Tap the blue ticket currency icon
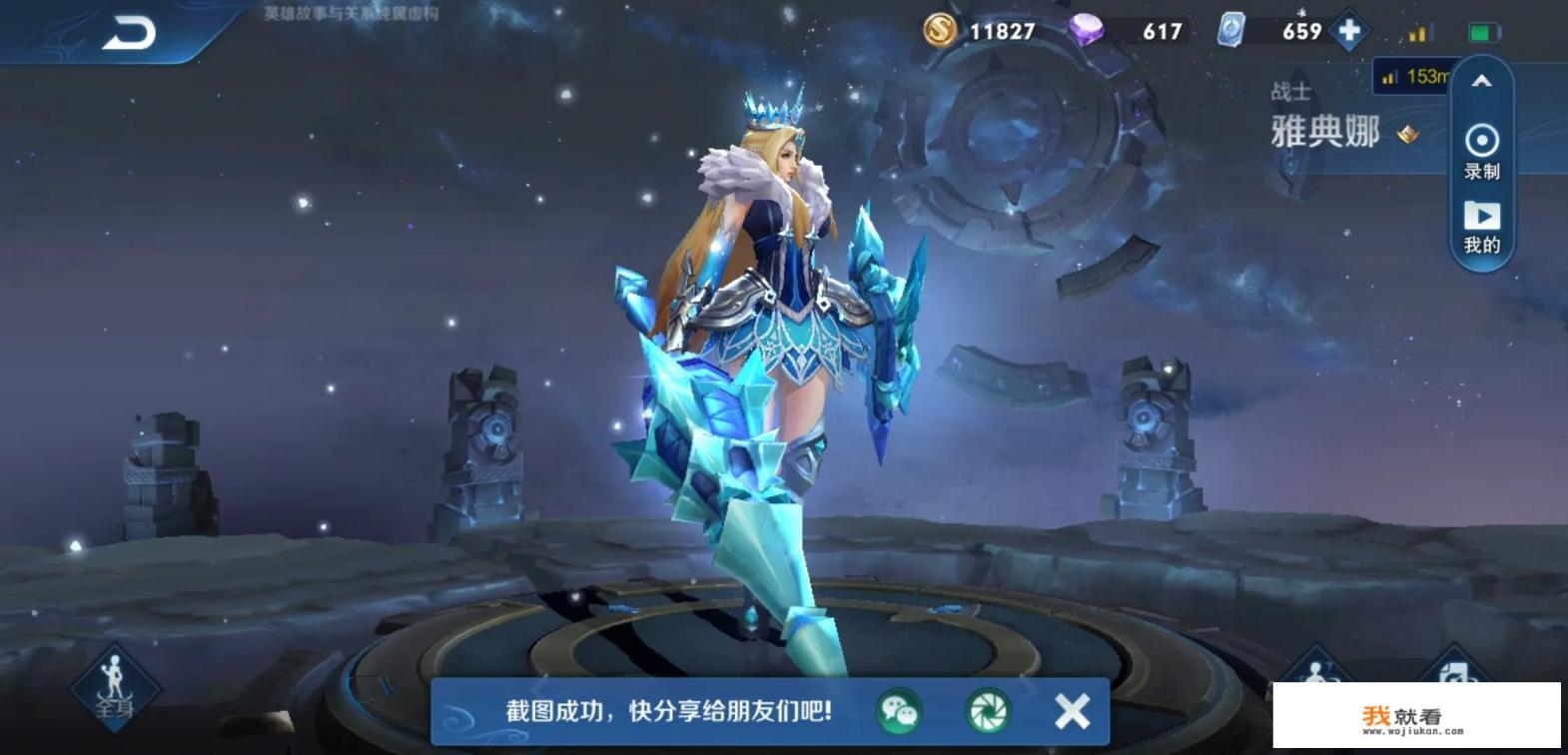 tap(1233, 31)
